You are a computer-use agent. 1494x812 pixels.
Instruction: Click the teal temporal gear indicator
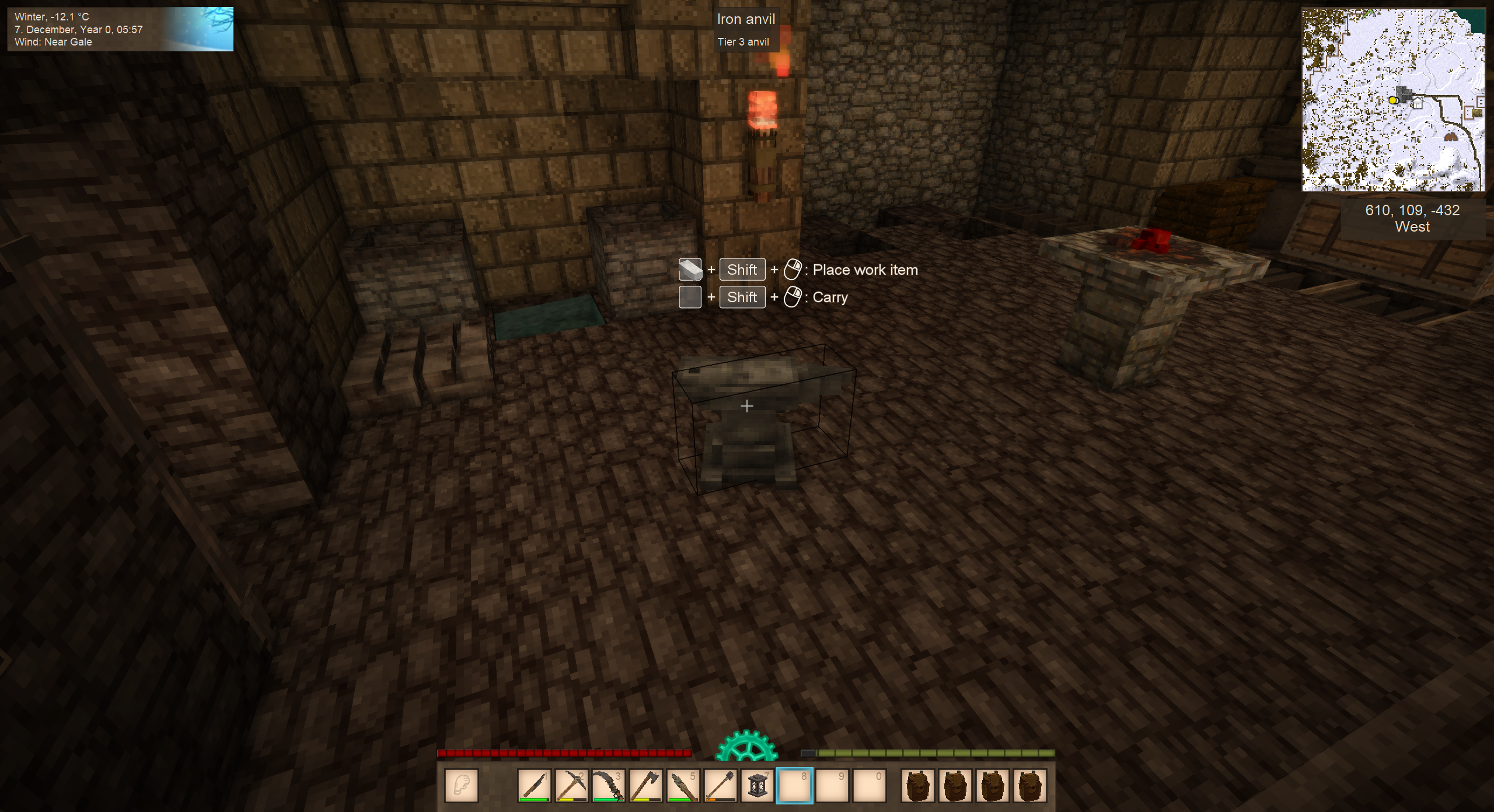tap(747, 747)
